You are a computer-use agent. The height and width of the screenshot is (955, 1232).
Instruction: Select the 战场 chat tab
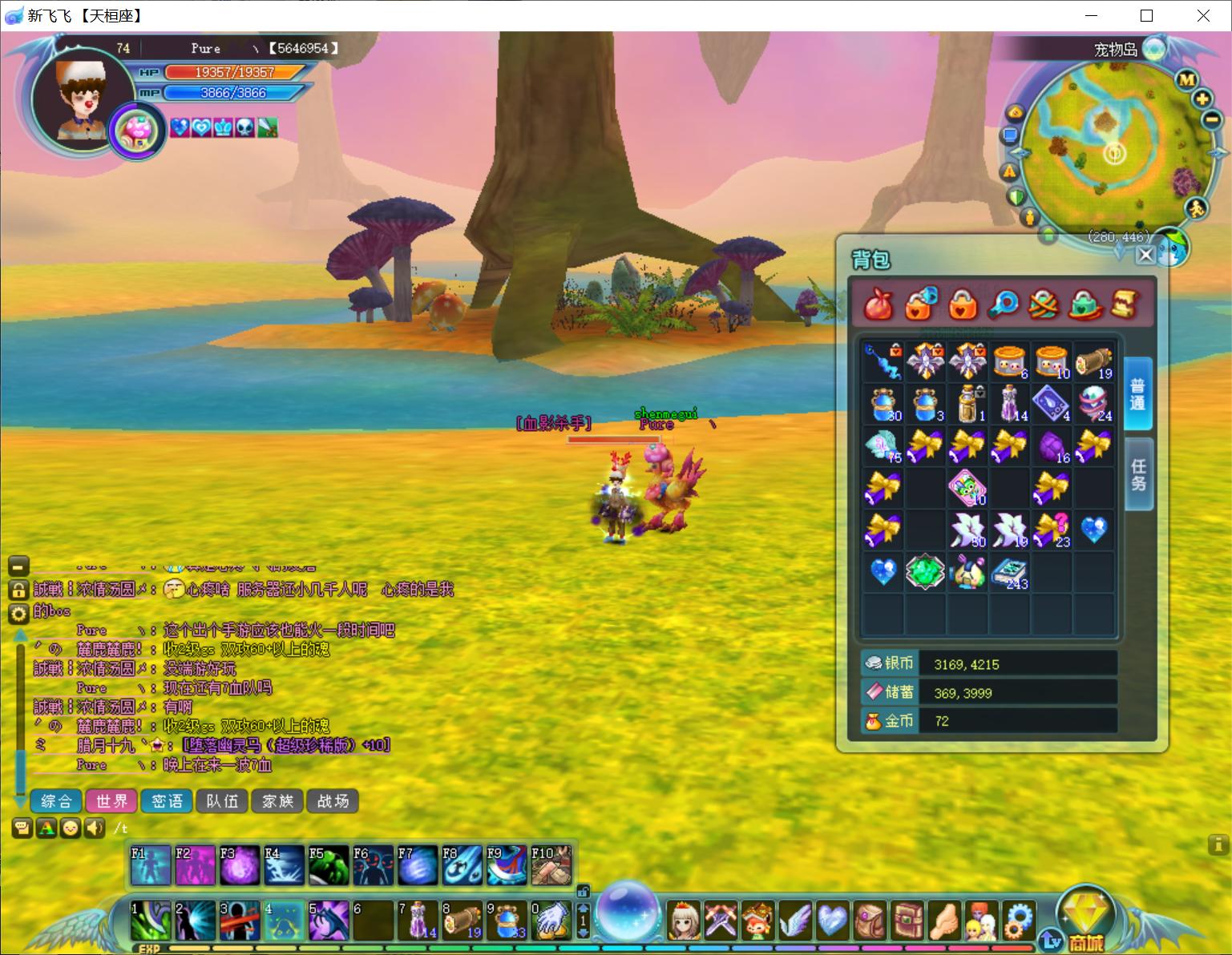coord(333,800)
